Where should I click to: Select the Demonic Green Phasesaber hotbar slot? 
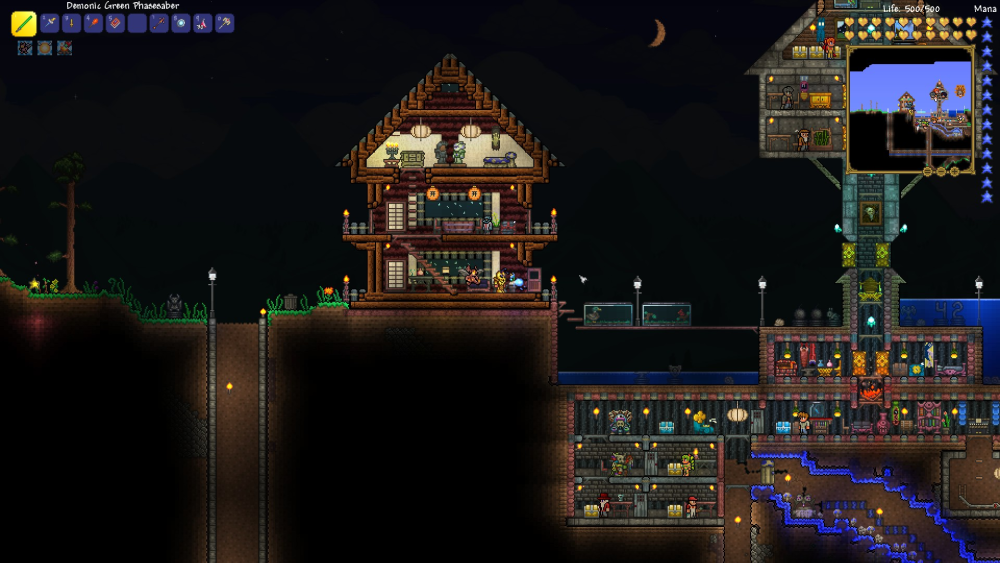(24, 23)
